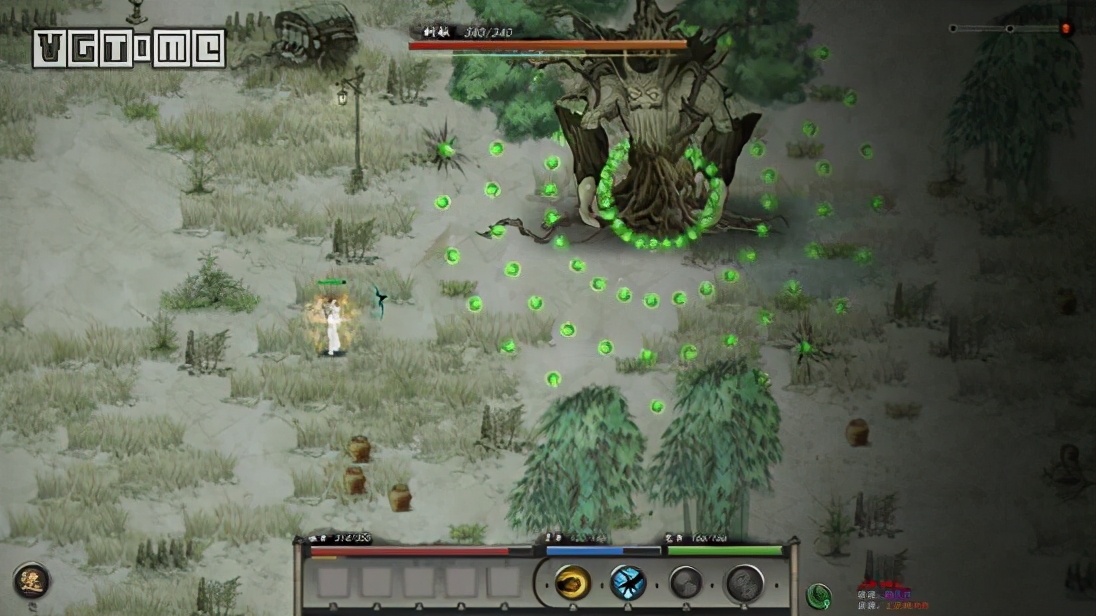Screen dimensions: 1096x616
Task: Select the large grey swirl skill
Action: click(x=744, y=583)
